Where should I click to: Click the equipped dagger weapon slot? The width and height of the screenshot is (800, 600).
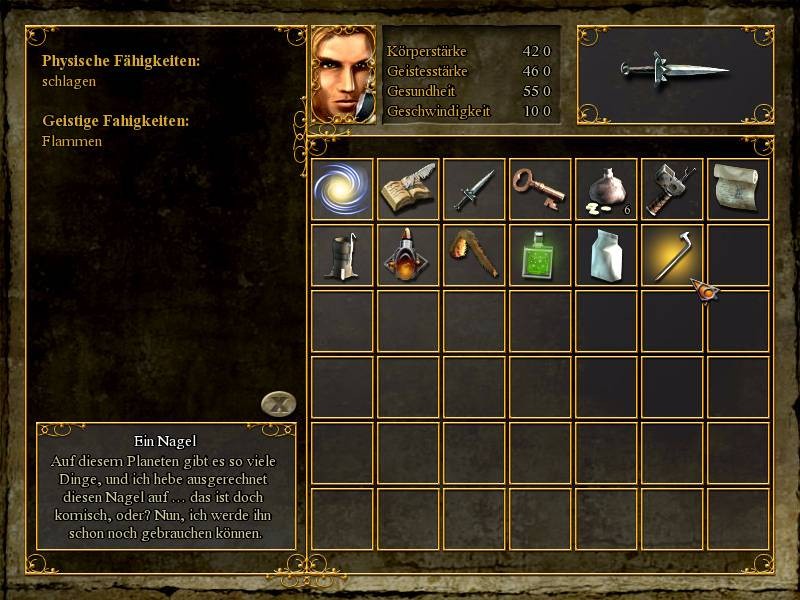(x=676, y=73)
